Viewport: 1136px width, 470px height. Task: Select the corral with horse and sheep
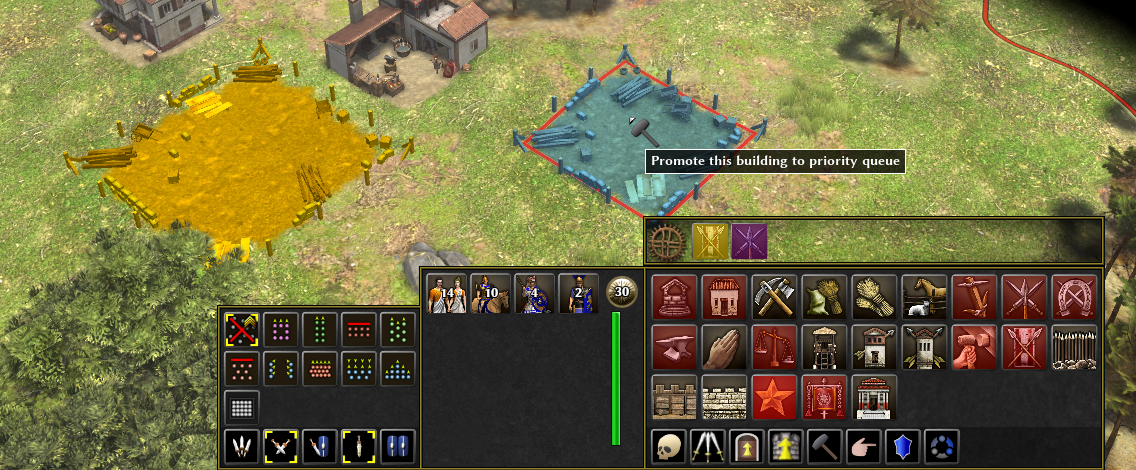coord(923,296)
